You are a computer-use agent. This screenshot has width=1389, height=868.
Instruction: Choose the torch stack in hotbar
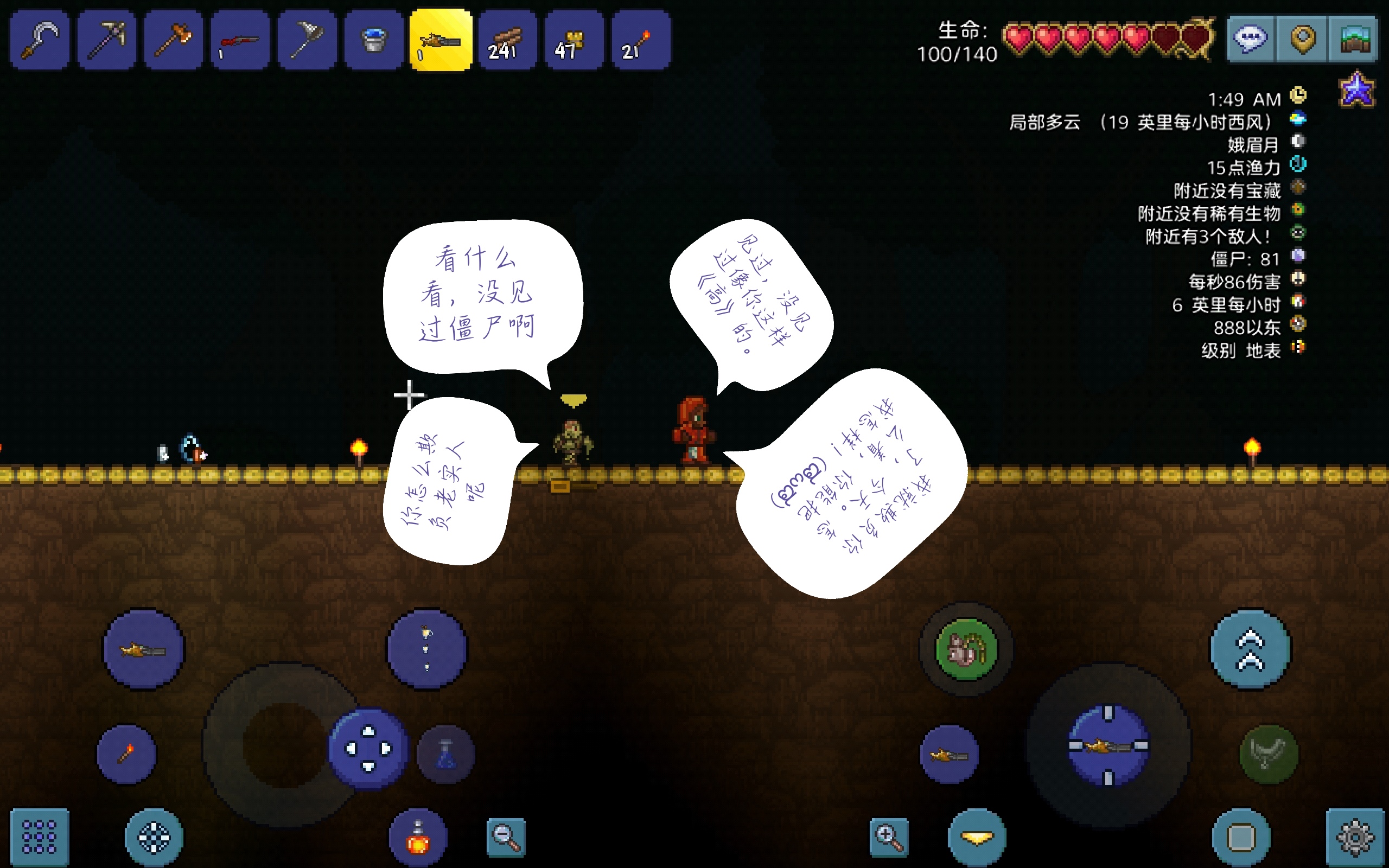[641, 40]
